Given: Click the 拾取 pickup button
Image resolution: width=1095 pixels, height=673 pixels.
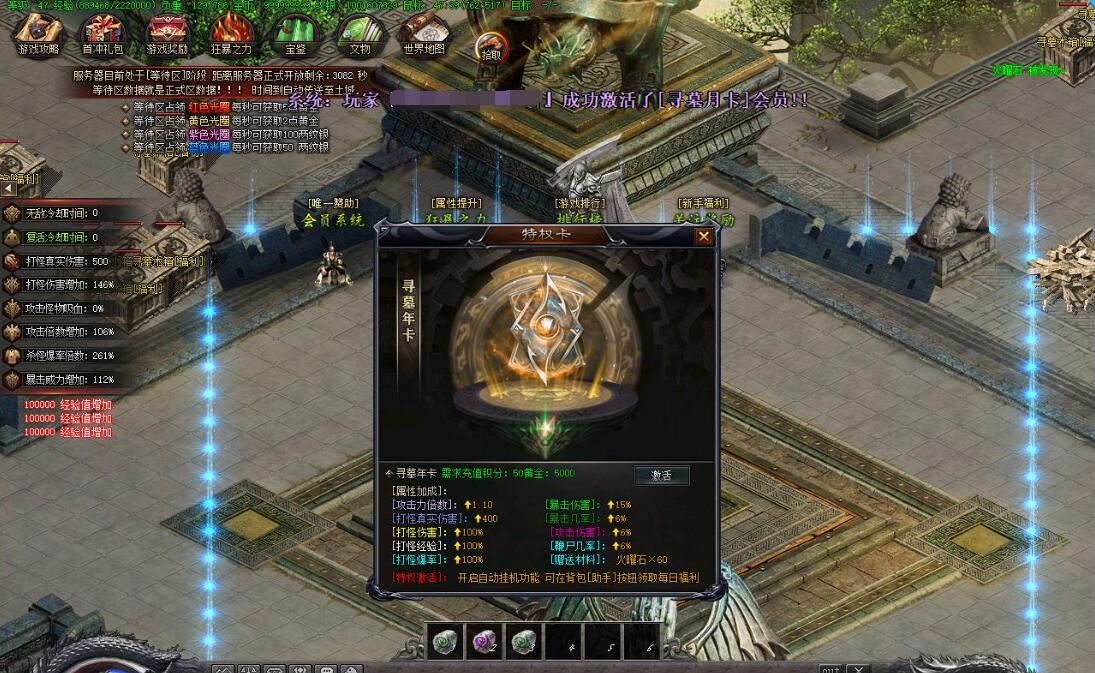Looking at the screenshot, I should [491, 47].
